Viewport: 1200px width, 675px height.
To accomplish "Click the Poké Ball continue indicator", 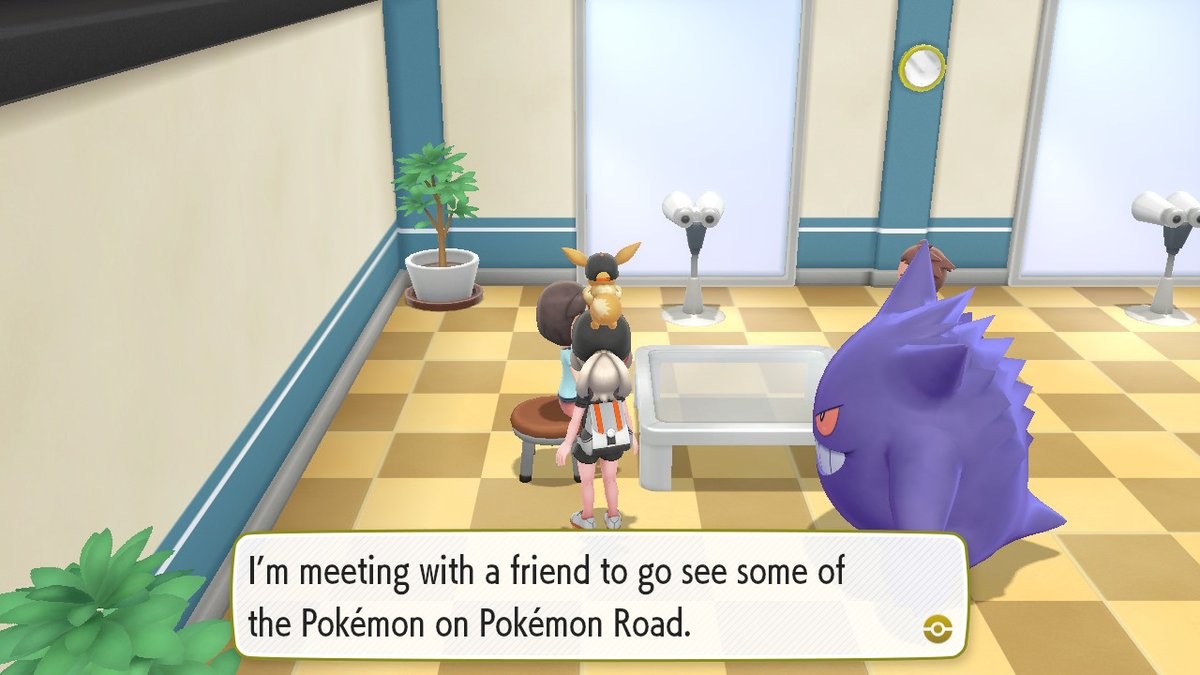I will coord(938,628).
